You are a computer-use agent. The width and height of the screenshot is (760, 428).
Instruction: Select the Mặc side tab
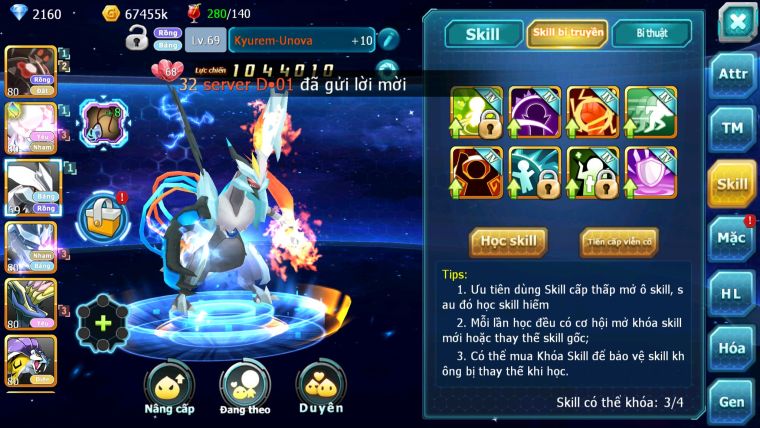tap(732, 238)
